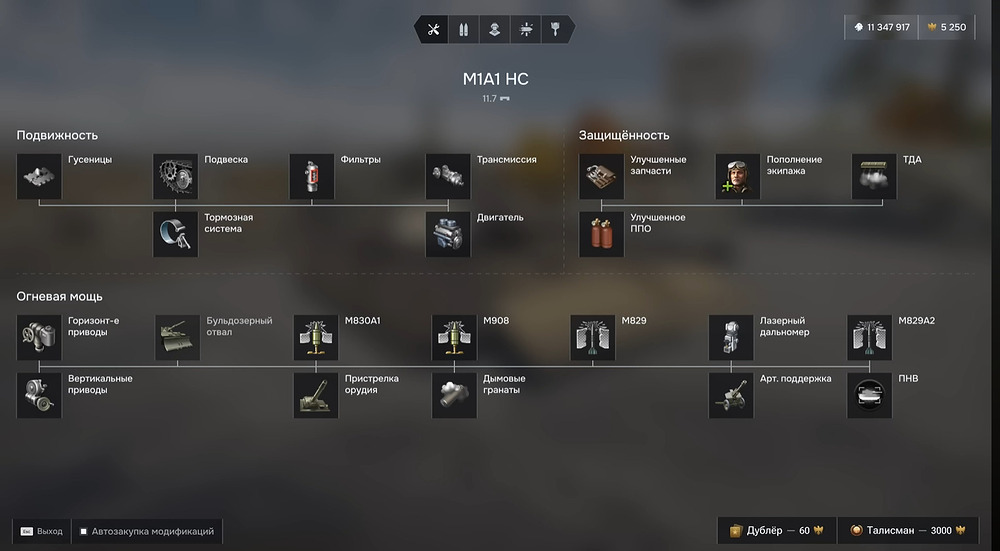Select the M830A1 shell modification

point(316,338)
